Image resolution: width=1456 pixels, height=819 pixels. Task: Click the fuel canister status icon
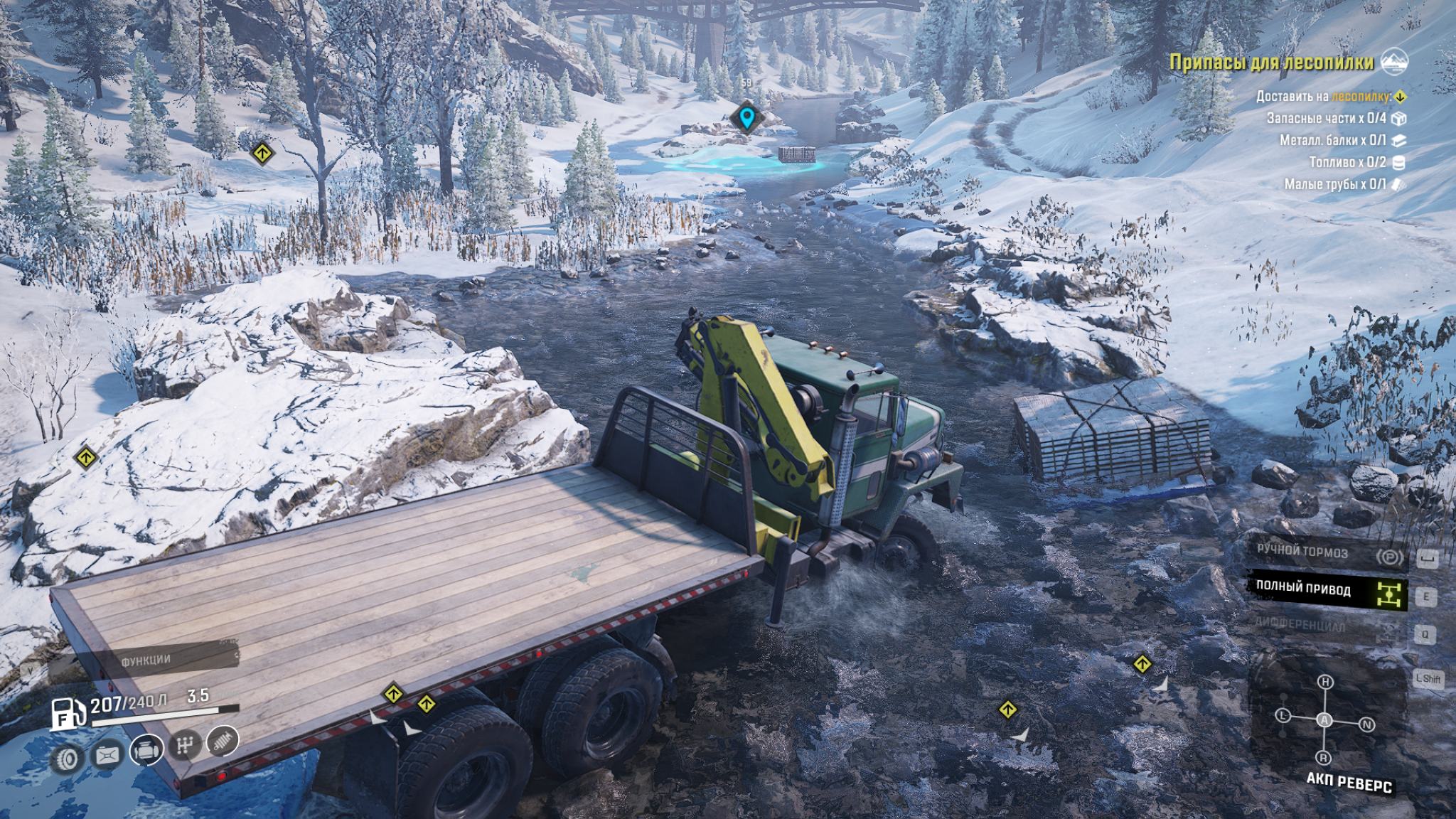click(x=107, y=754)
